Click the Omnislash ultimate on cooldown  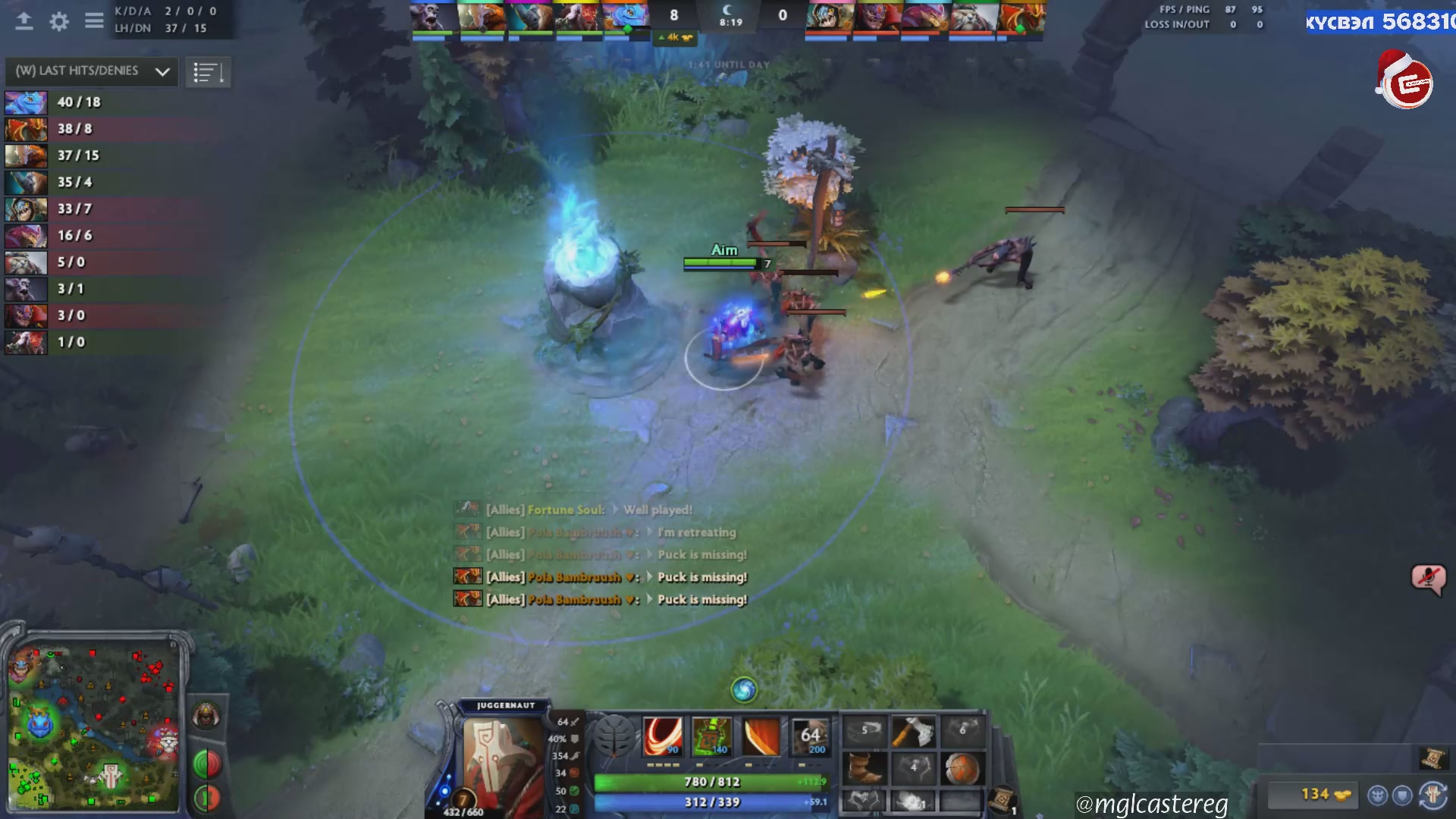coord(810,736)
